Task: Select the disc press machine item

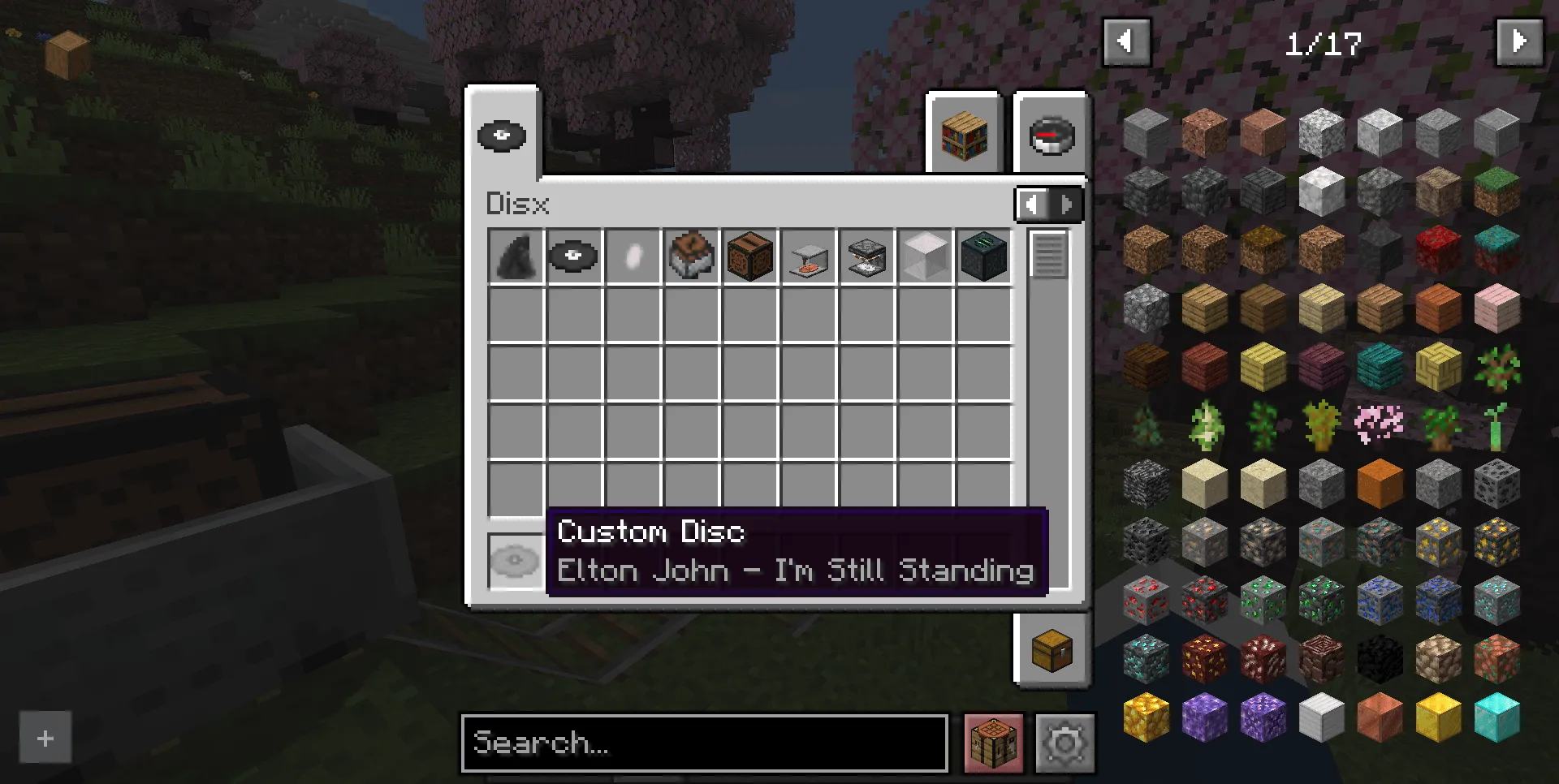Action: click(808, 256)
